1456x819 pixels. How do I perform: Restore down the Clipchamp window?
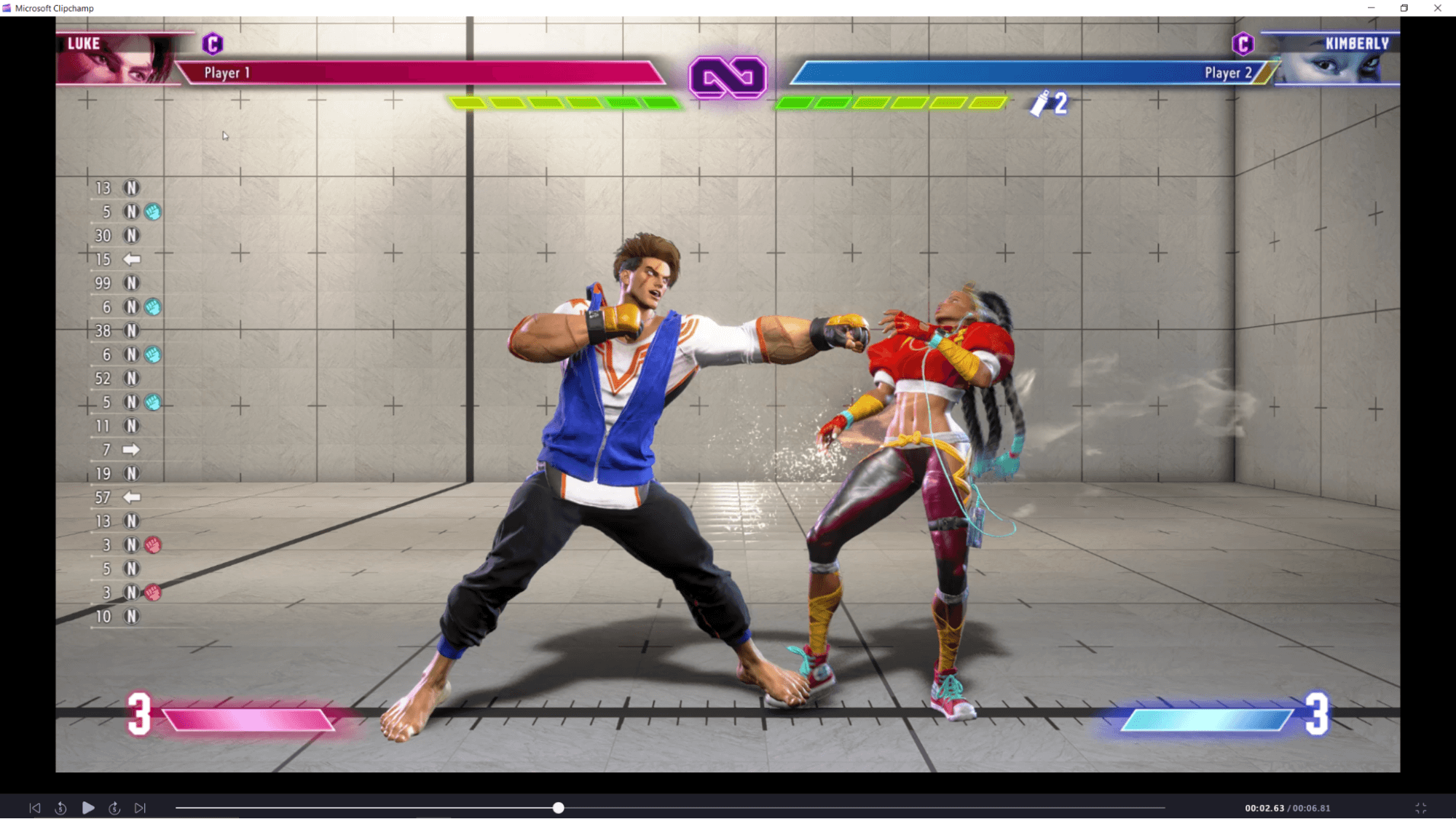point(1403,8)
